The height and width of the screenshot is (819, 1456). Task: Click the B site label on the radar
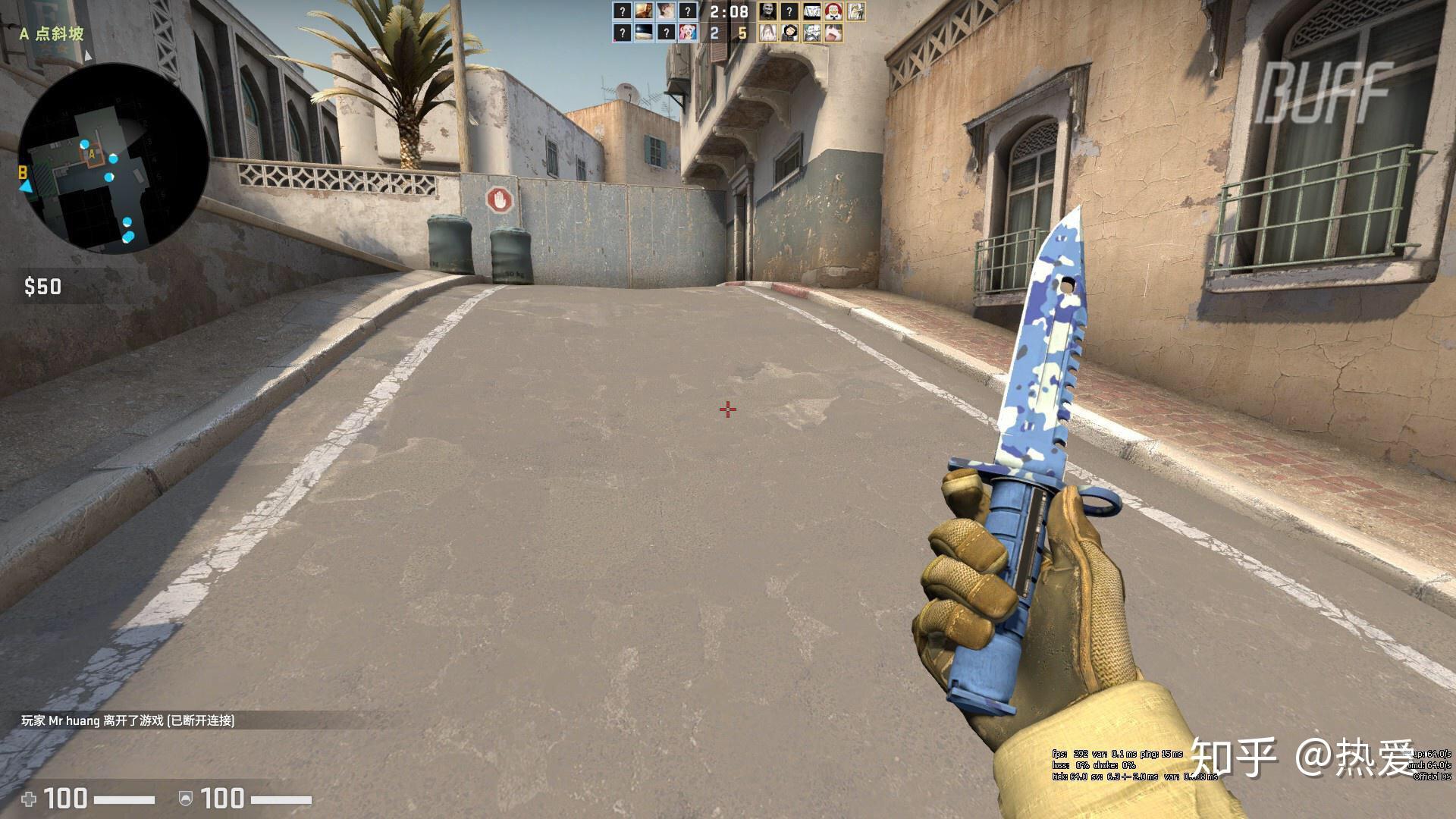tap(23, 171)
